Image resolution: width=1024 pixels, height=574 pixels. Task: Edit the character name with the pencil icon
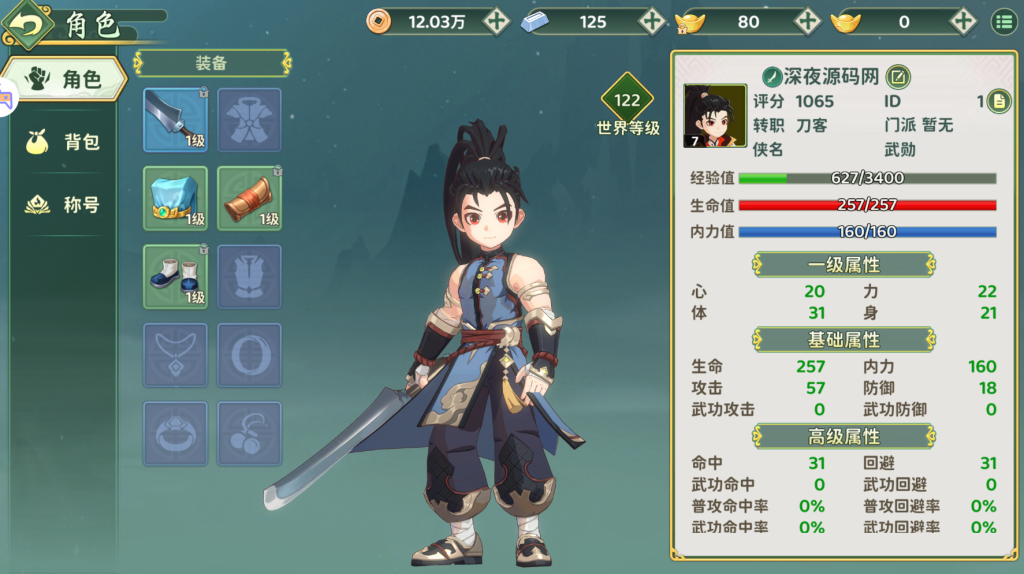pos(897,76)
